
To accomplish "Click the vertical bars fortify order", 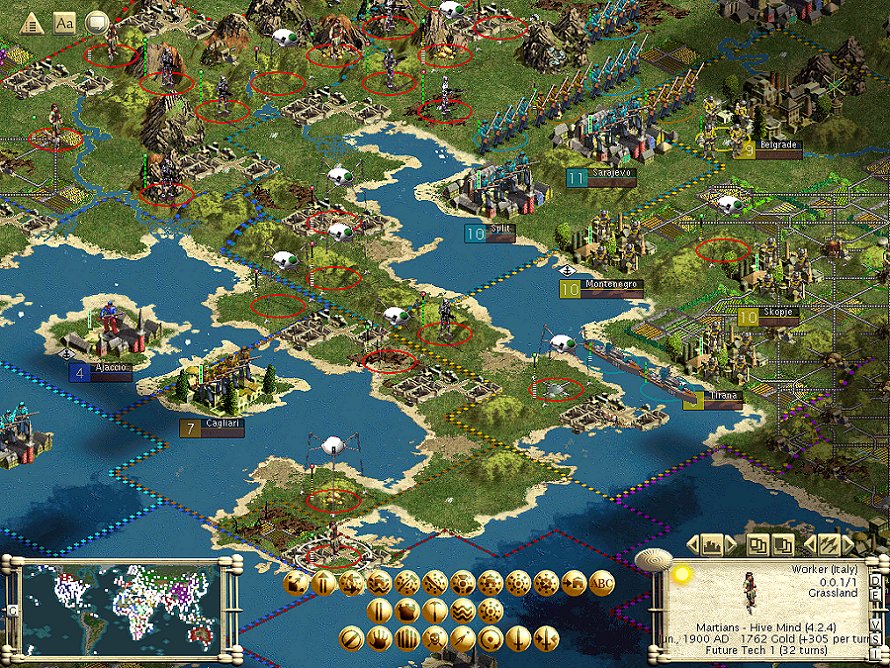I will 407,638.
